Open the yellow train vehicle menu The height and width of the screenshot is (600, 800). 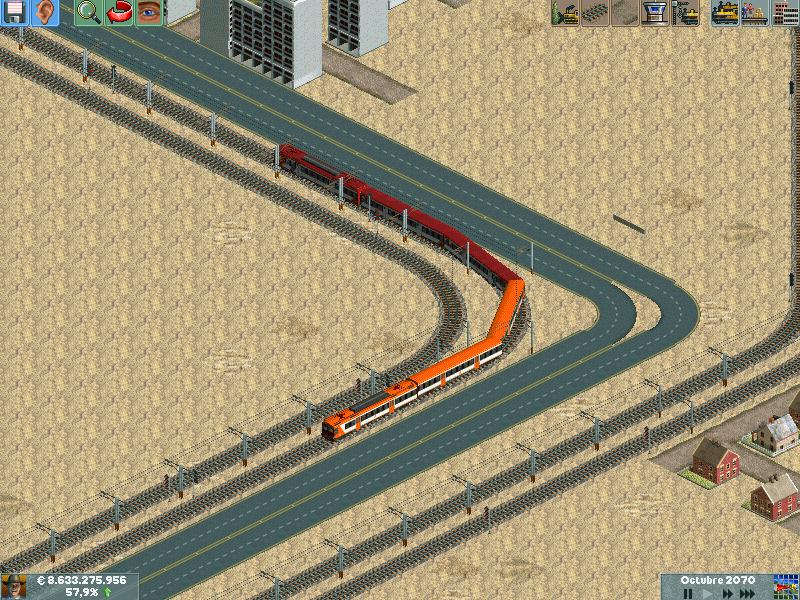(x=725, y=13)
